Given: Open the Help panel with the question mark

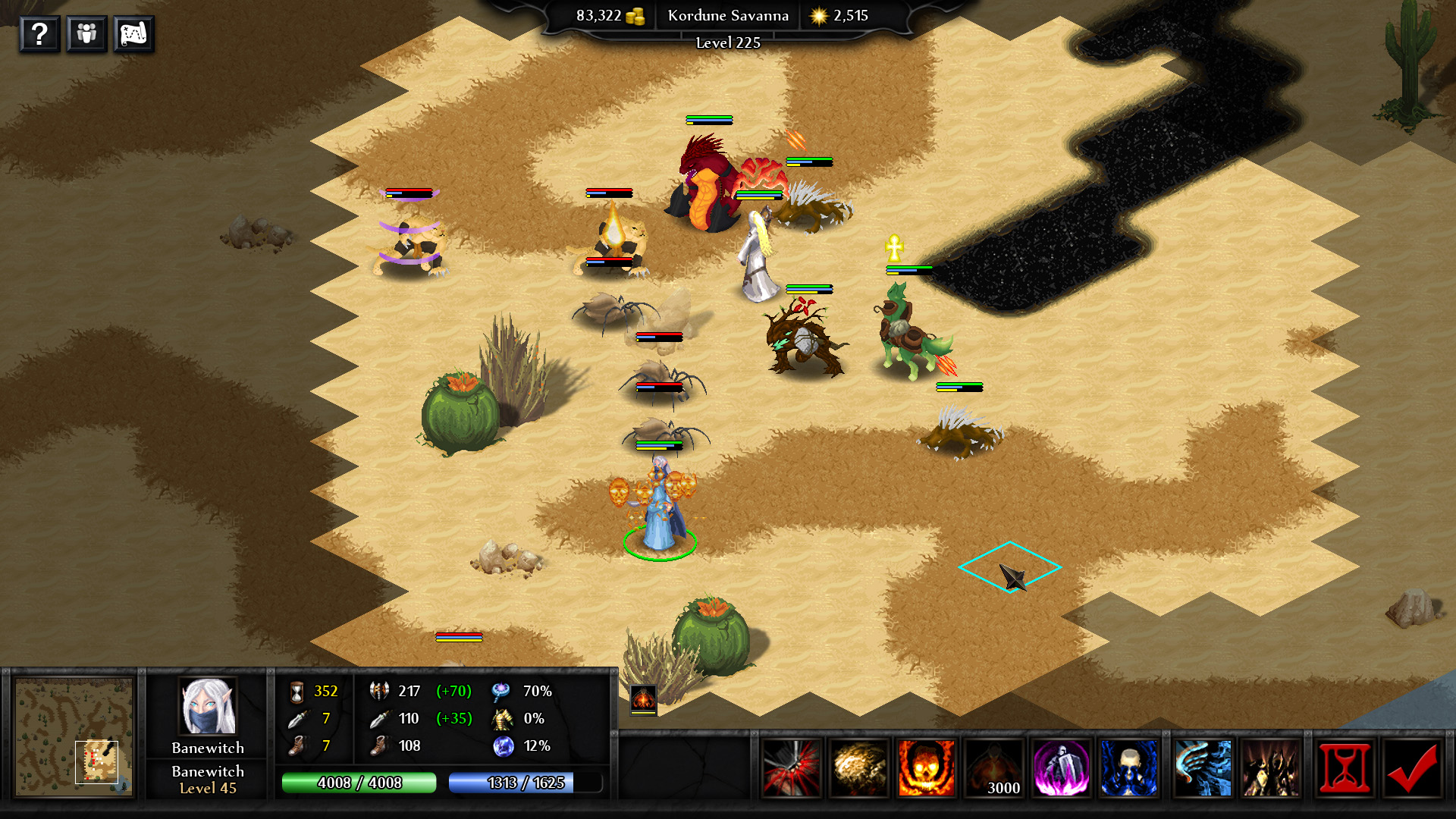Looking at the screenshot, I should click(39, 33).
